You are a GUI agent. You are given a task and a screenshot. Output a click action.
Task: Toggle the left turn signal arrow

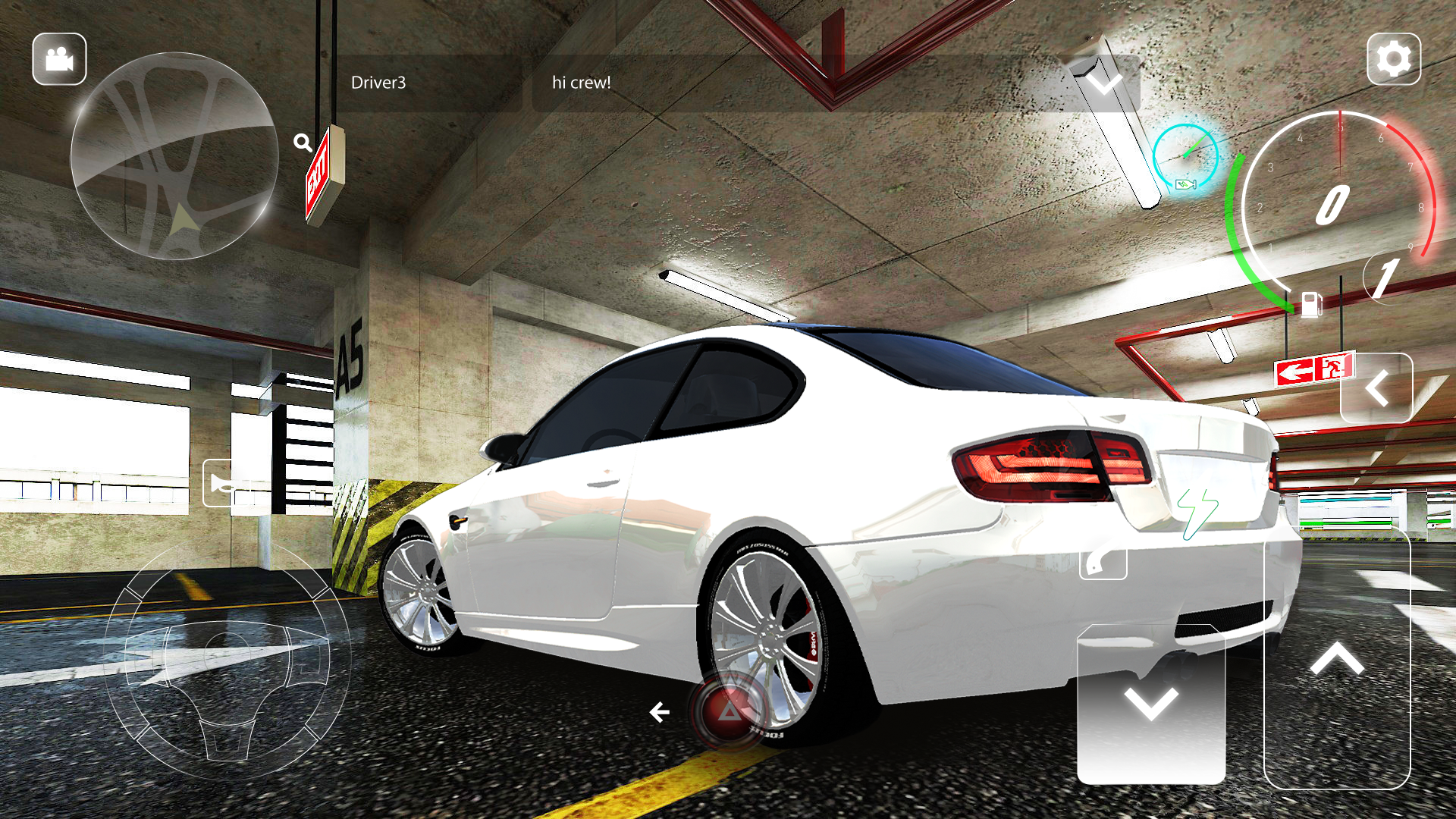tap(660, 711)
